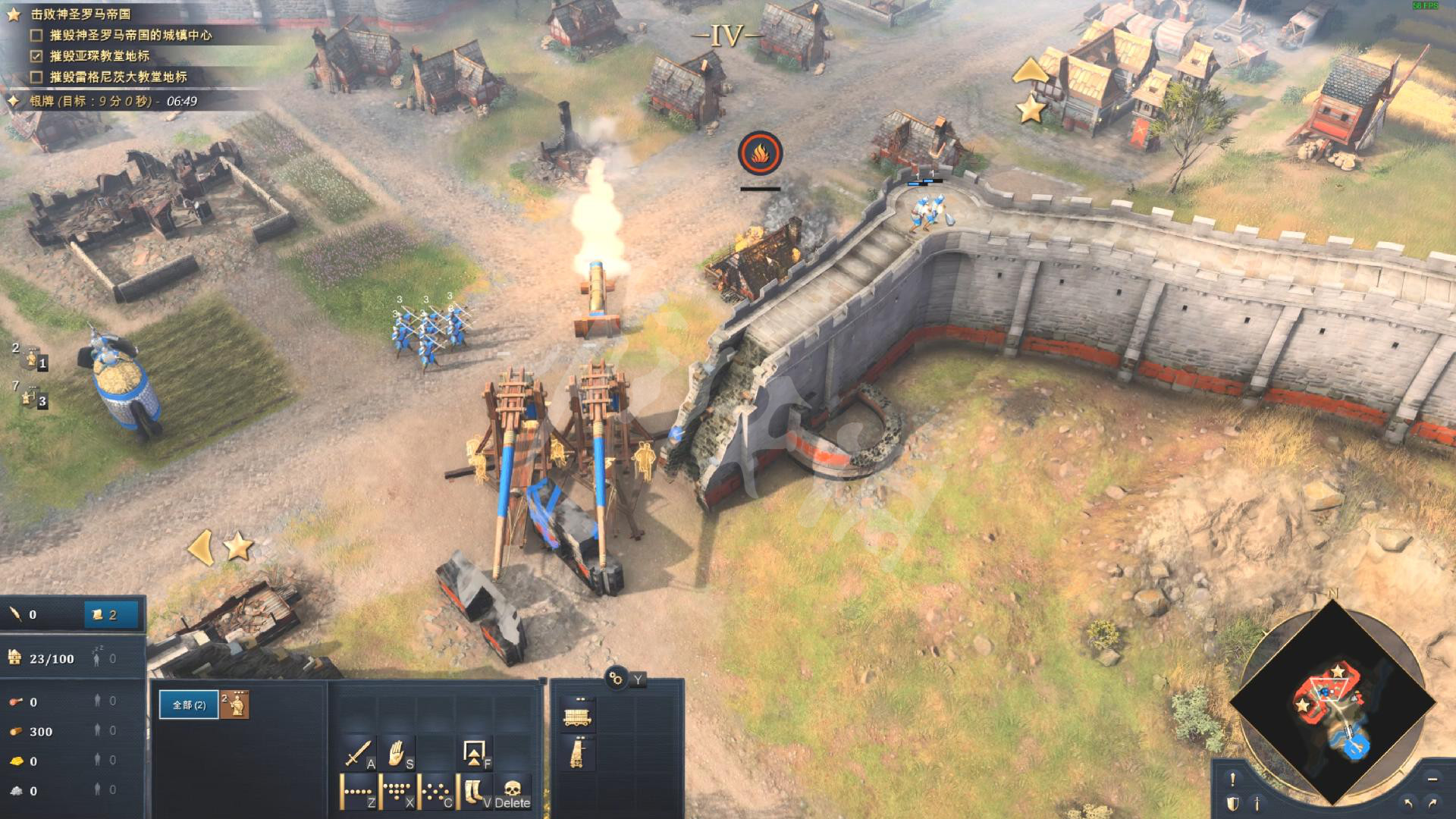
Task: Build the battering ram from build panel
Action: (x=578, y=715)
